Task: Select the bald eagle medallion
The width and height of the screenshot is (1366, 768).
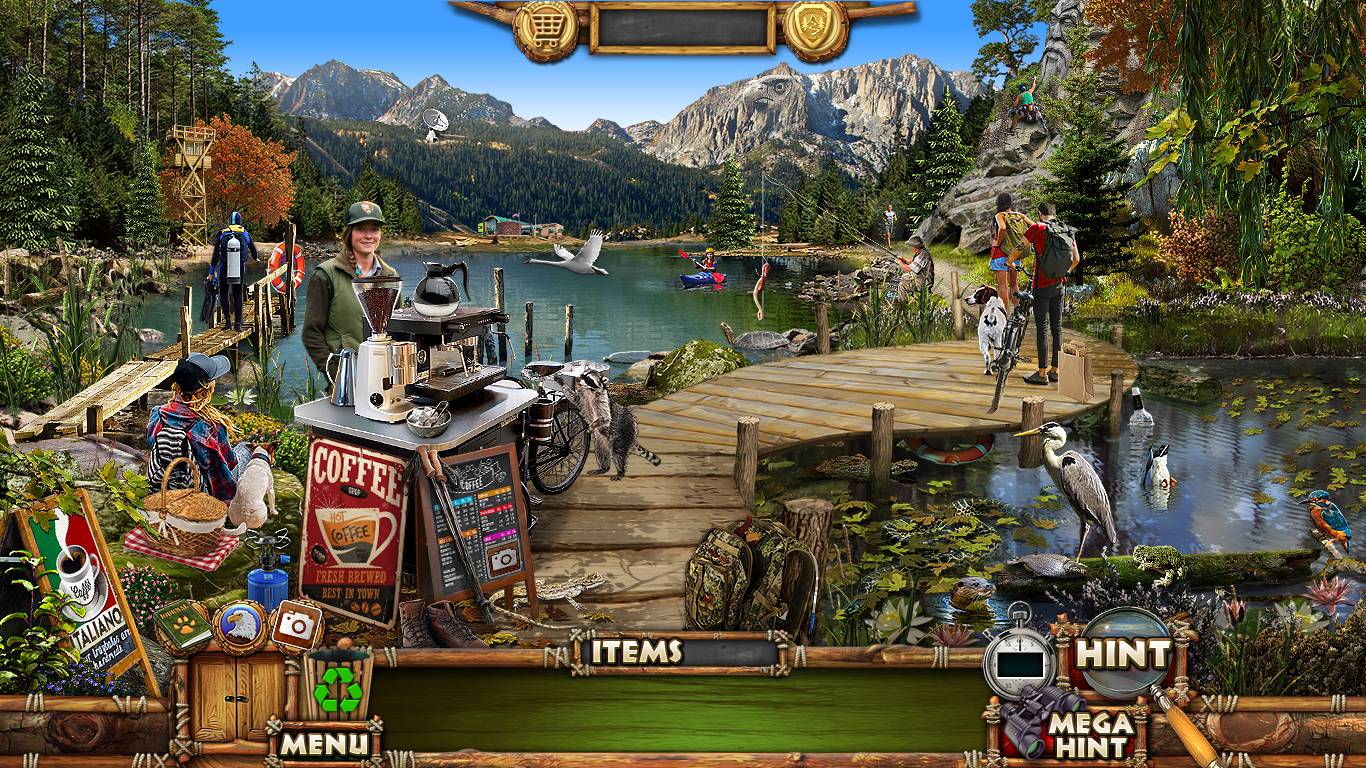Action: point(239,625)
